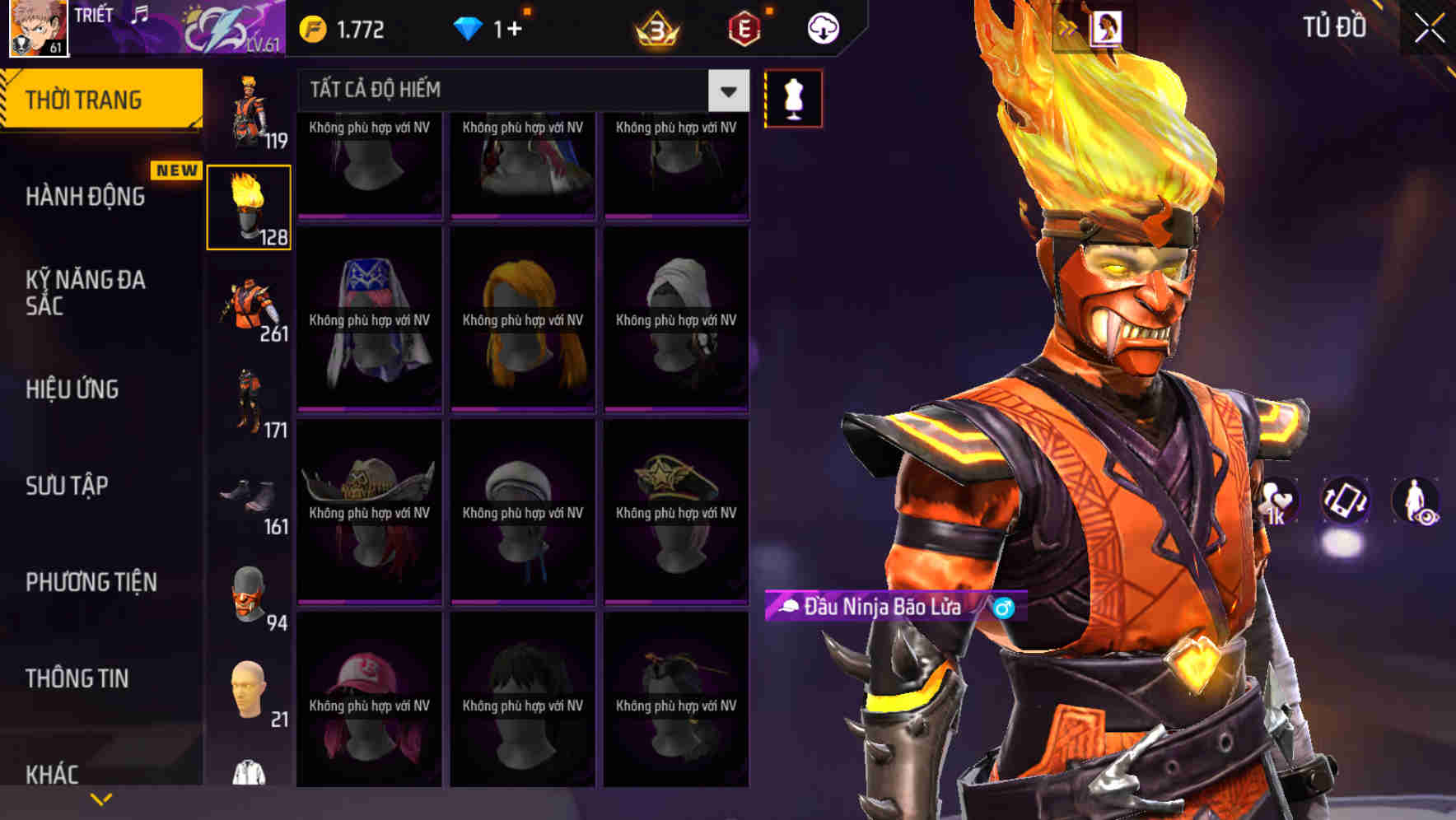This screenshot has width=1456, height=820.
Task: Click the purple rarity bar under the veil item
Action: [x=368, y=408]
